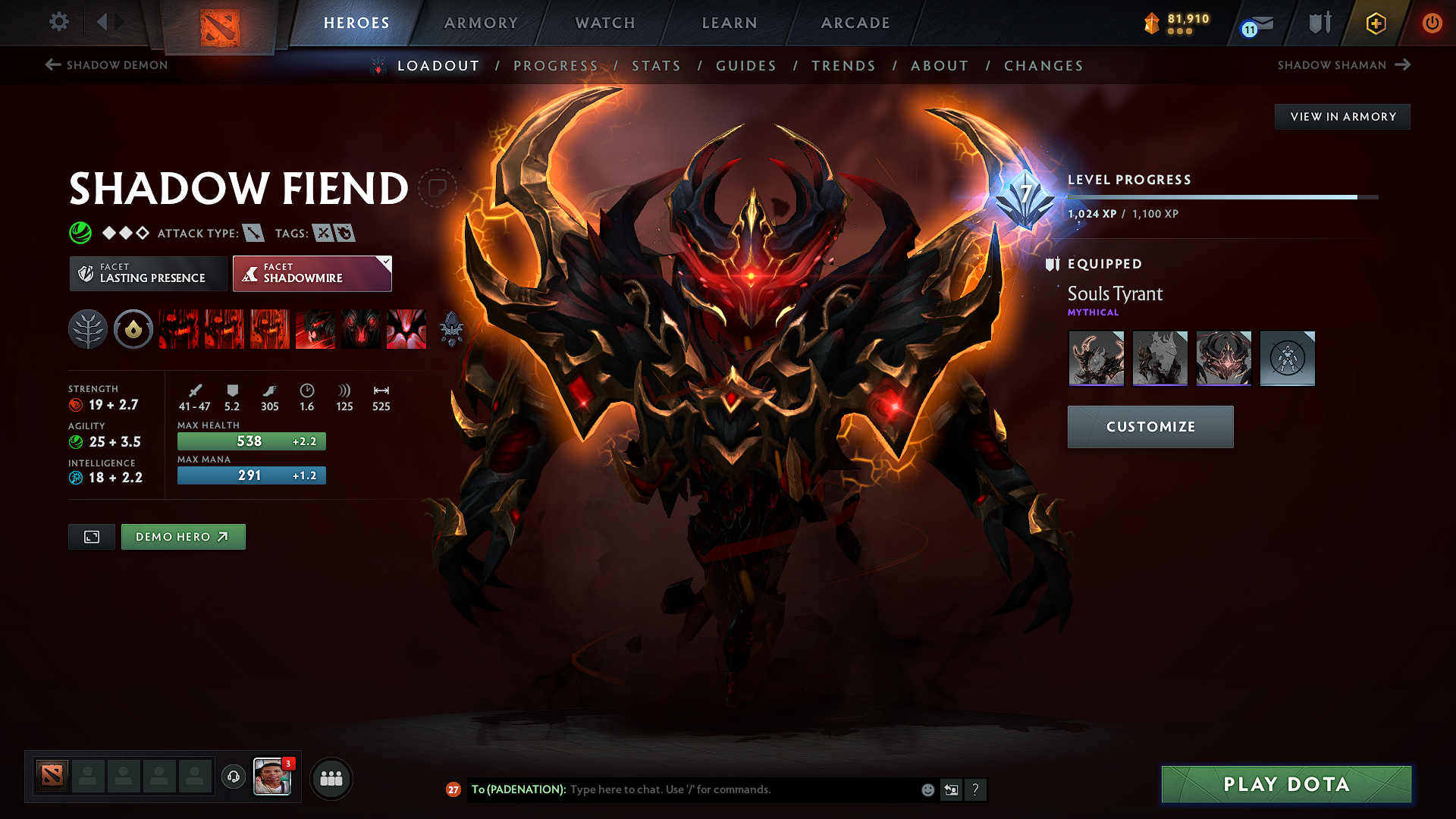This screenshot has height=819, width=1456.
Task: Open the talent tree icon
Action: 87,329
